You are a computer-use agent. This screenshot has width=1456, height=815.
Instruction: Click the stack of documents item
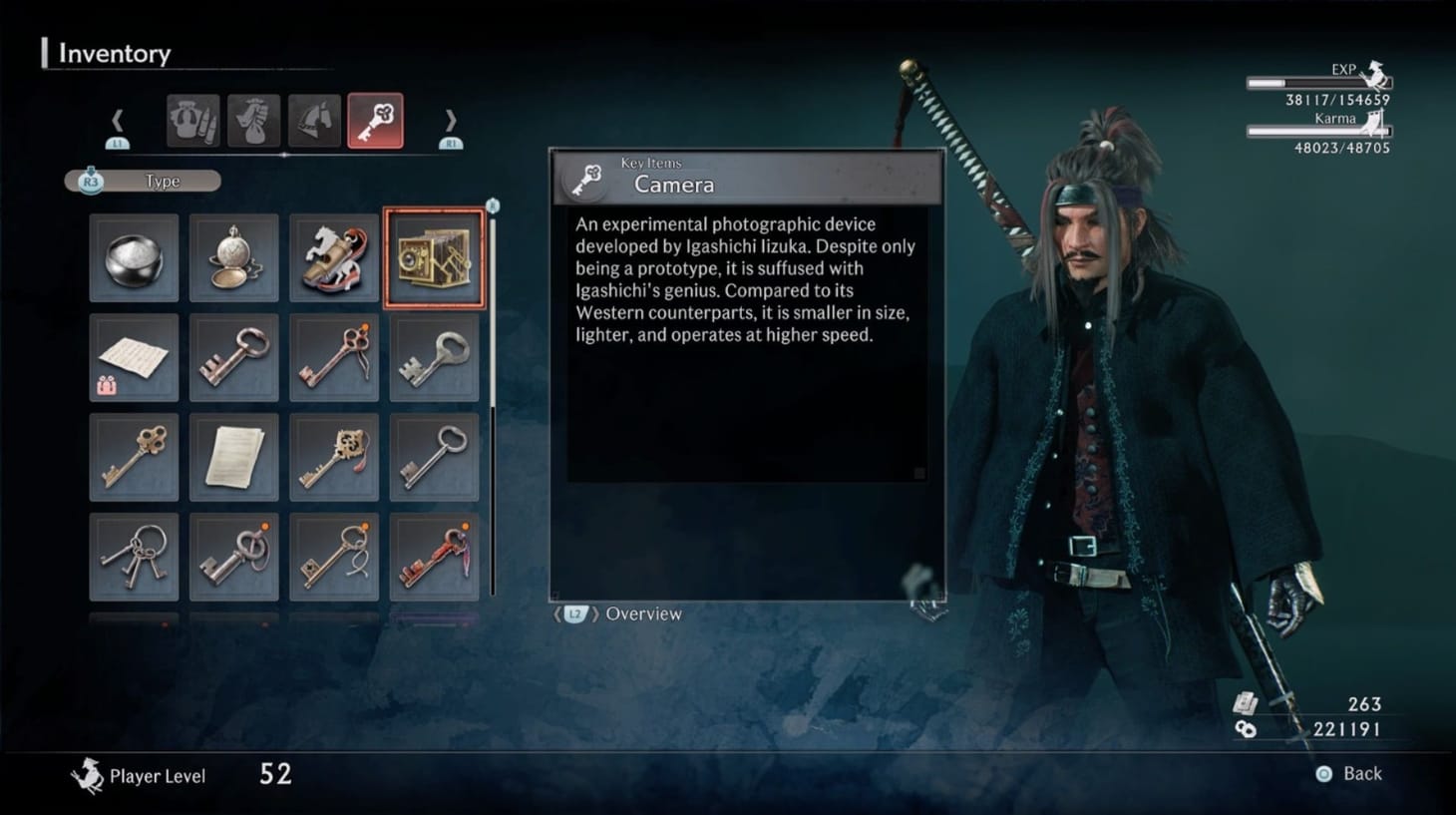[x=233, y=456]
